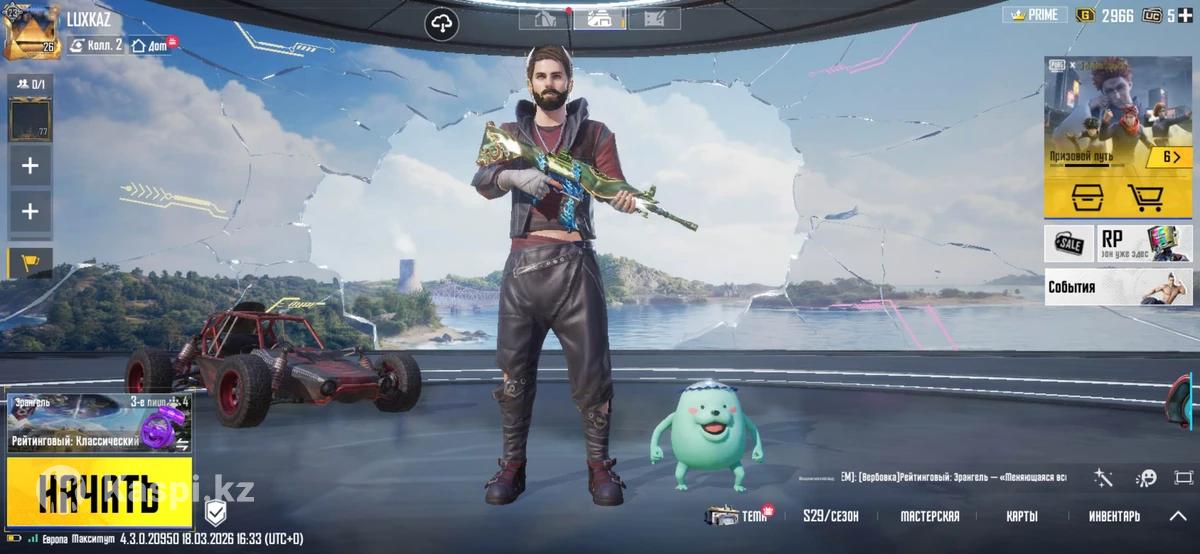Add UC currency with the plus button
The width and height of the screenshot is (1200, 554).
[1184, 15]
